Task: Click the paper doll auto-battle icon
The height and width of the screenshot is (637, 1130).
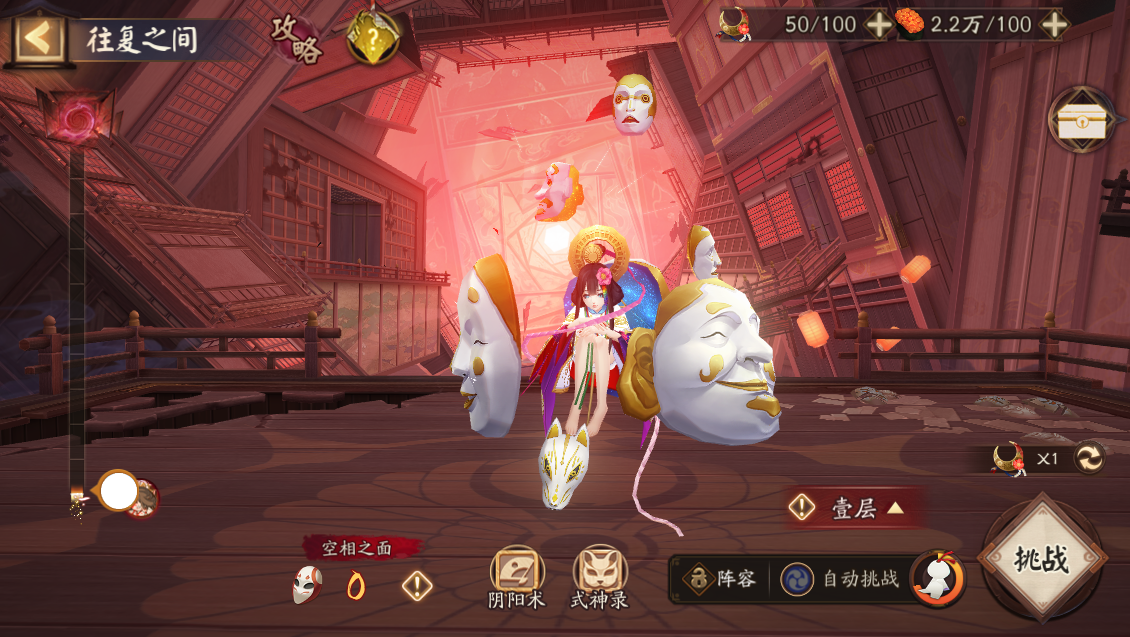Action: click(x=937, y=578)
